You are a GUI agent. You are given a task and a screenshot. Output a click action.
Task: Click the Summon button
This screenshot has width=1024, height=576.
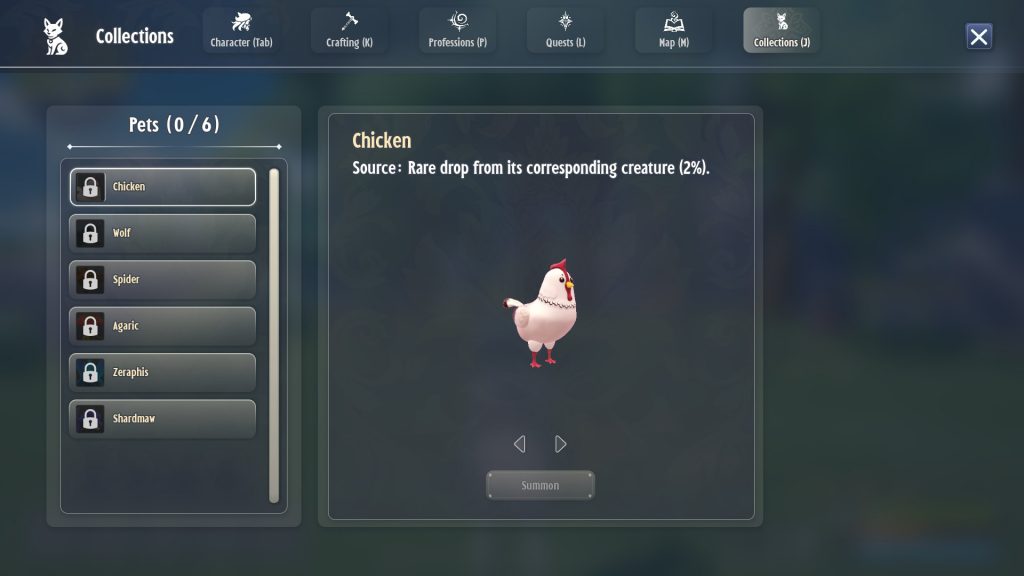540,486
